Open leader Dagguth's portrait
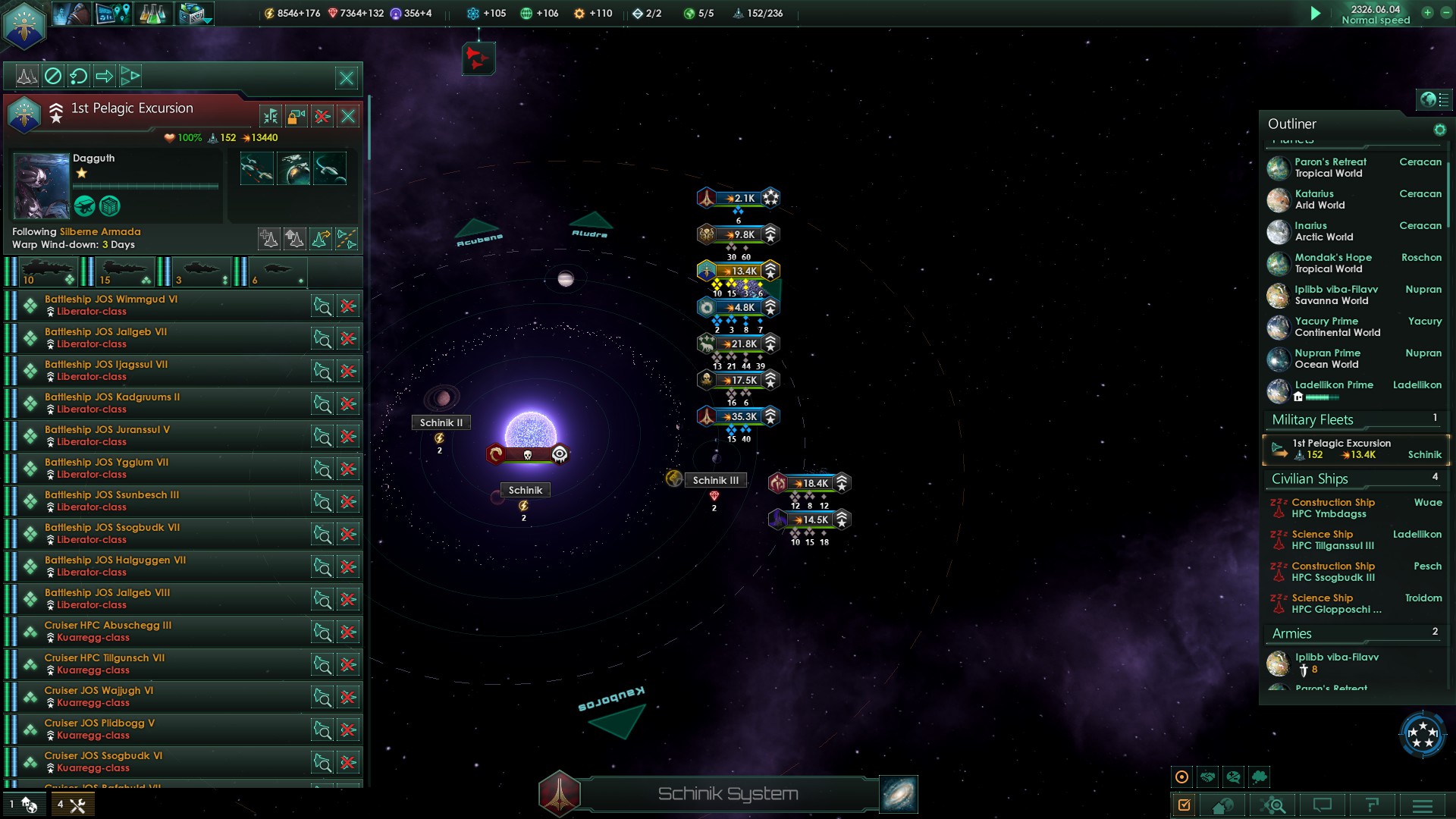 42,185
